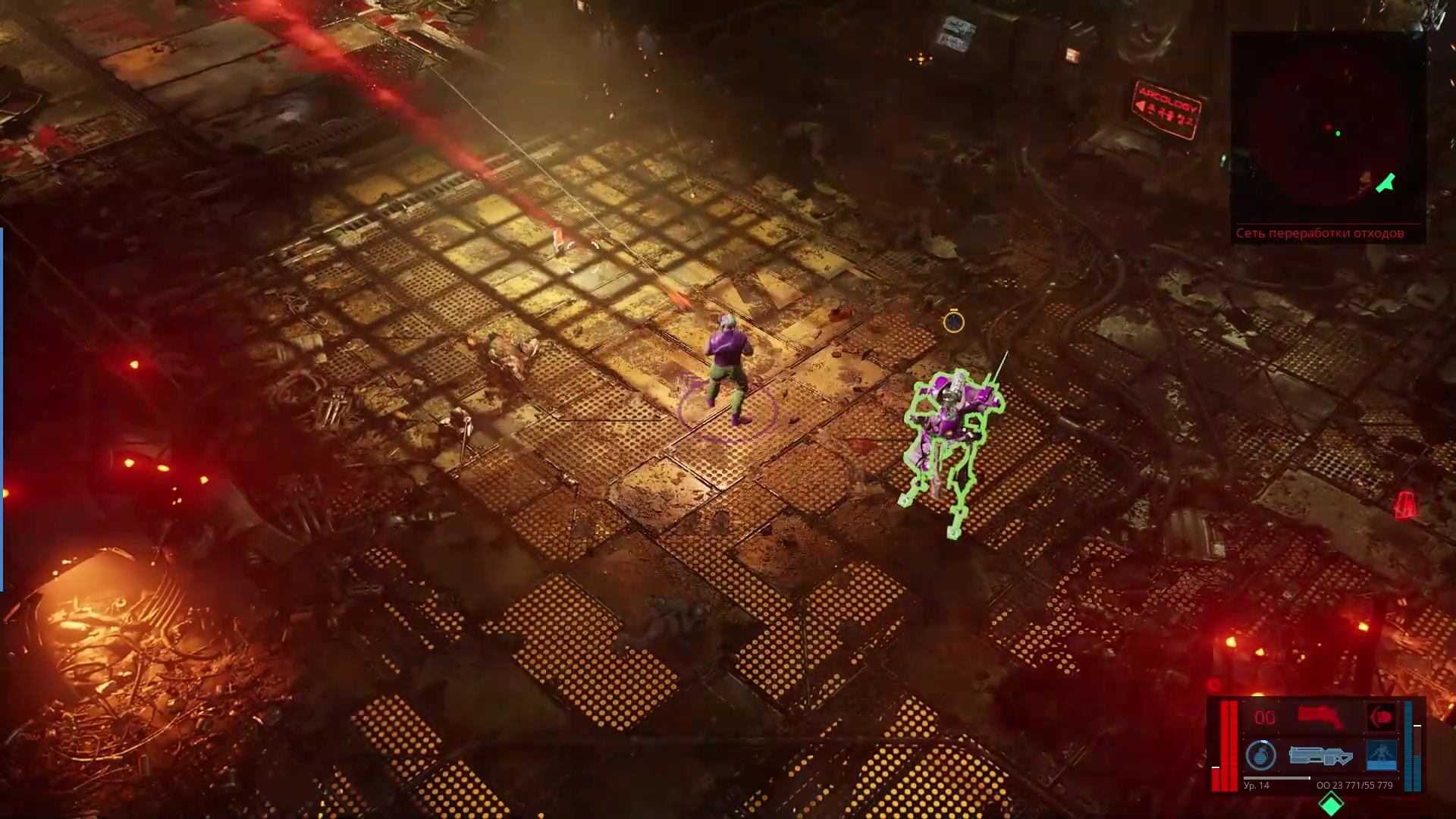
Task: Open the minimap in the corner
Action: coord(1327,129)
